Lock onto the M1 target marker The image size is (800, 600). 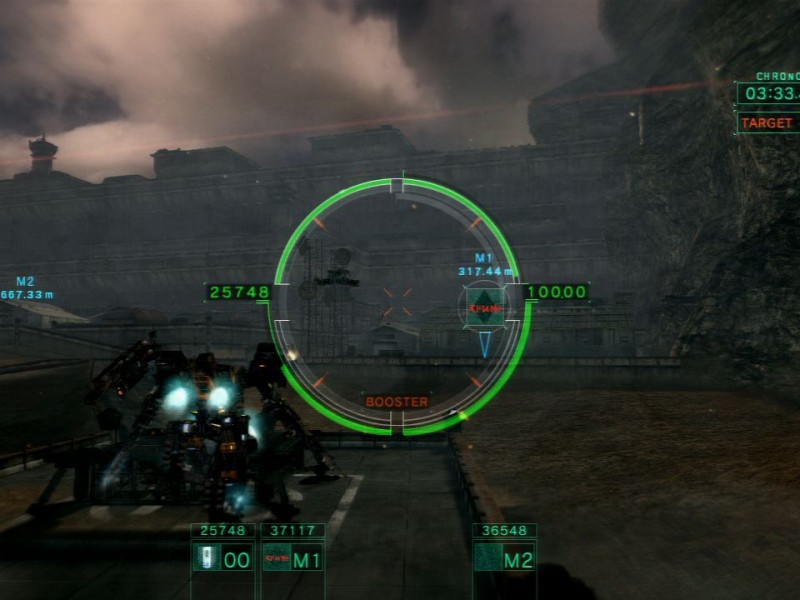483,302
